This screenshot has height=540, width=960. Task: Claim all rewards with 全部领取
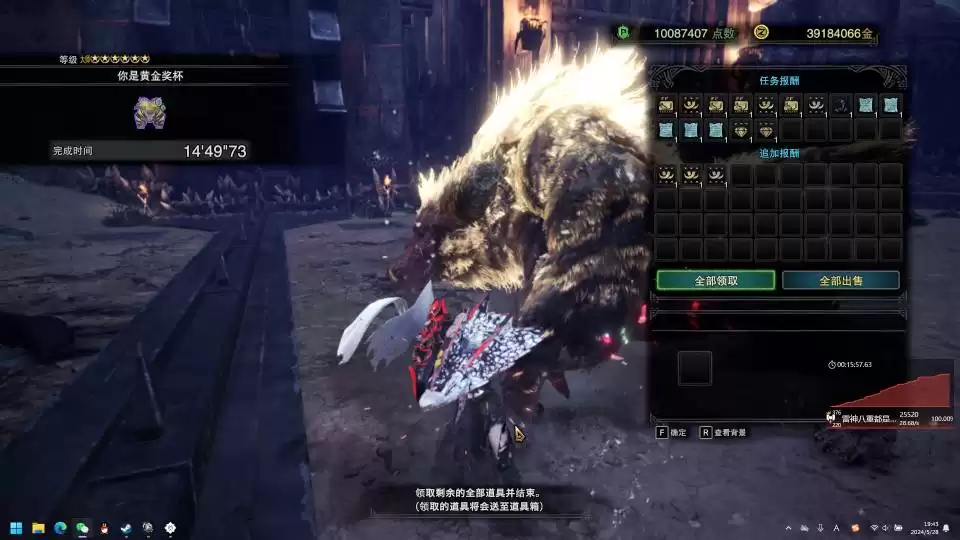[716, 281]
